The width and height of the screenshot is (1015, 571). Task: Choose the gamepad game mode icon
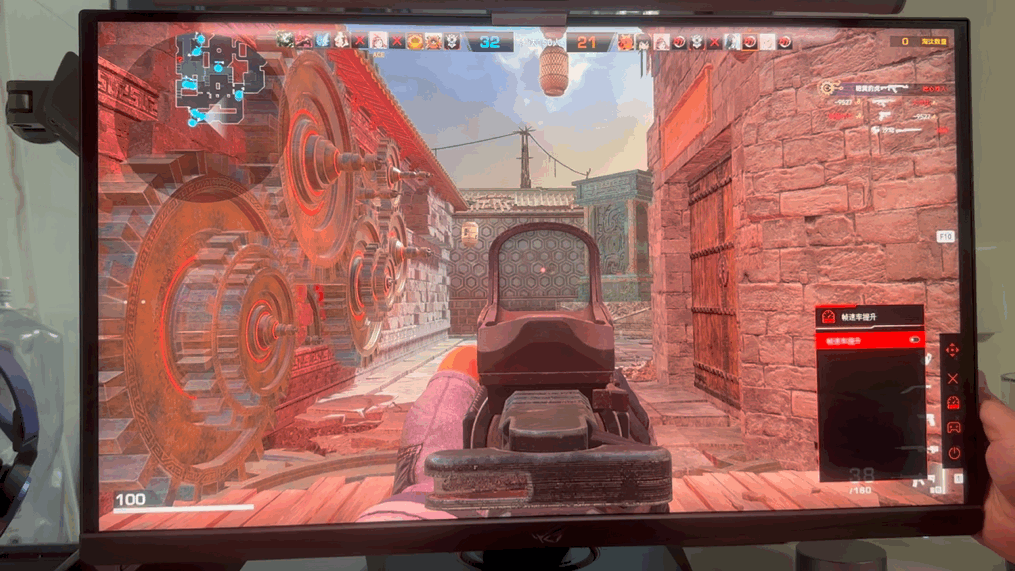coord(953,428)
